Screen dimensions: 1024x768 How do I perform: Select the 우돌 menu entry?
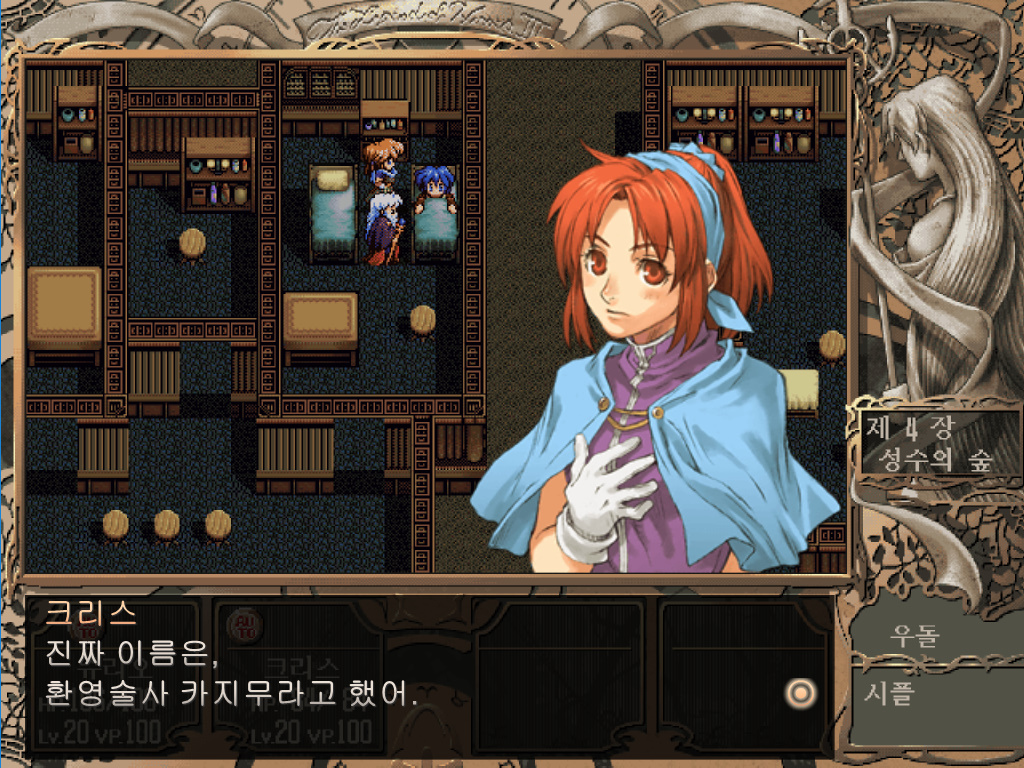click(x=914, y=636)
